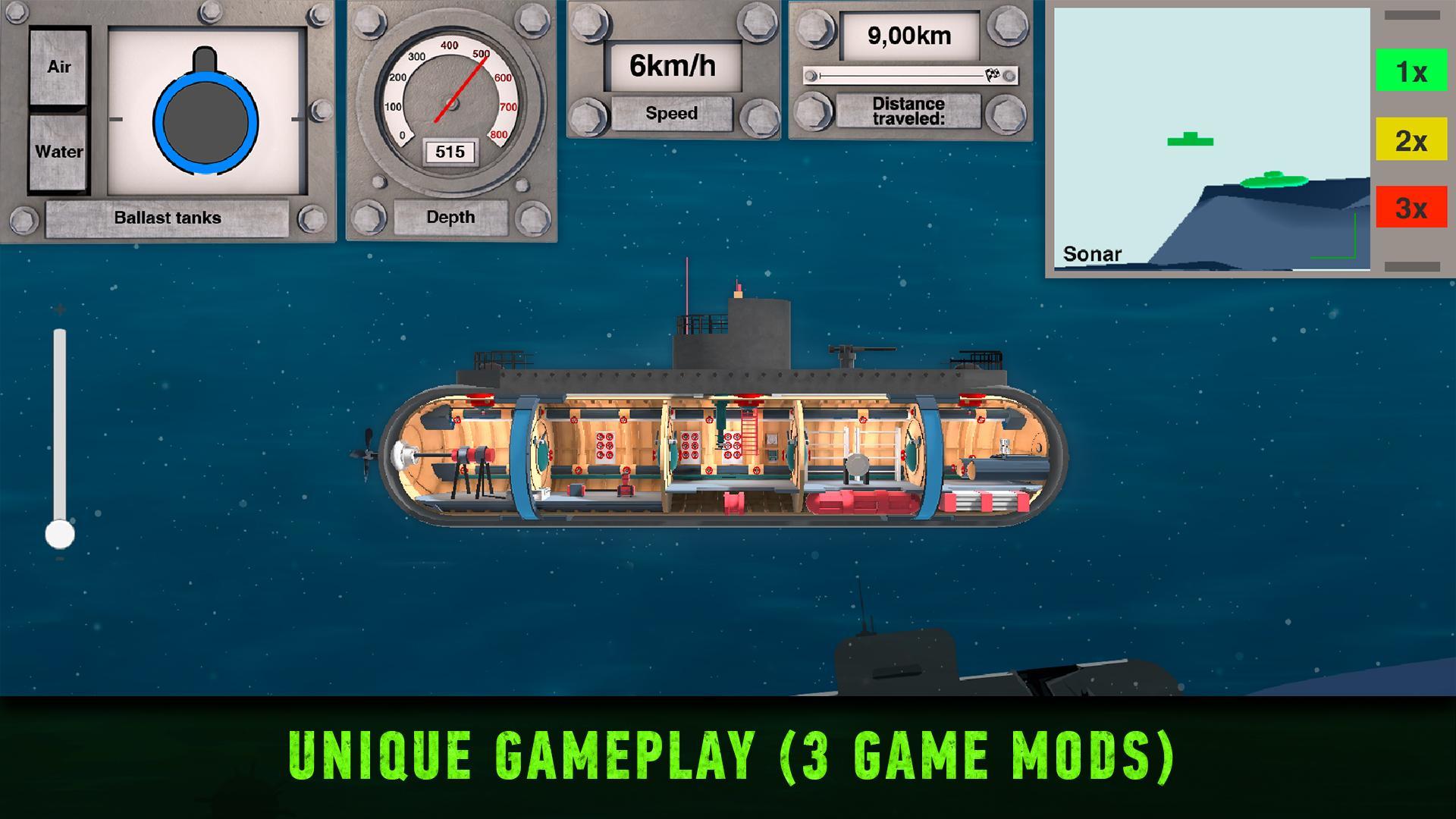Screen dimensions: 1456x819
Task: Click the 6km/h speed display
Action: click(x=672, y=65)
